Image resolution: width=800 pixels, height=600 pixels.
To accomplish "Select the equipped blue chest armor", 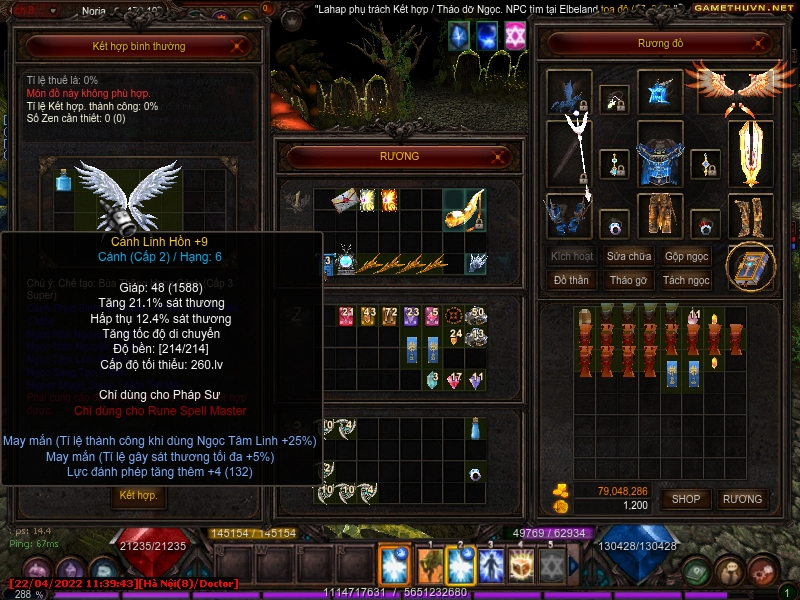I will (x=659, y=155).
